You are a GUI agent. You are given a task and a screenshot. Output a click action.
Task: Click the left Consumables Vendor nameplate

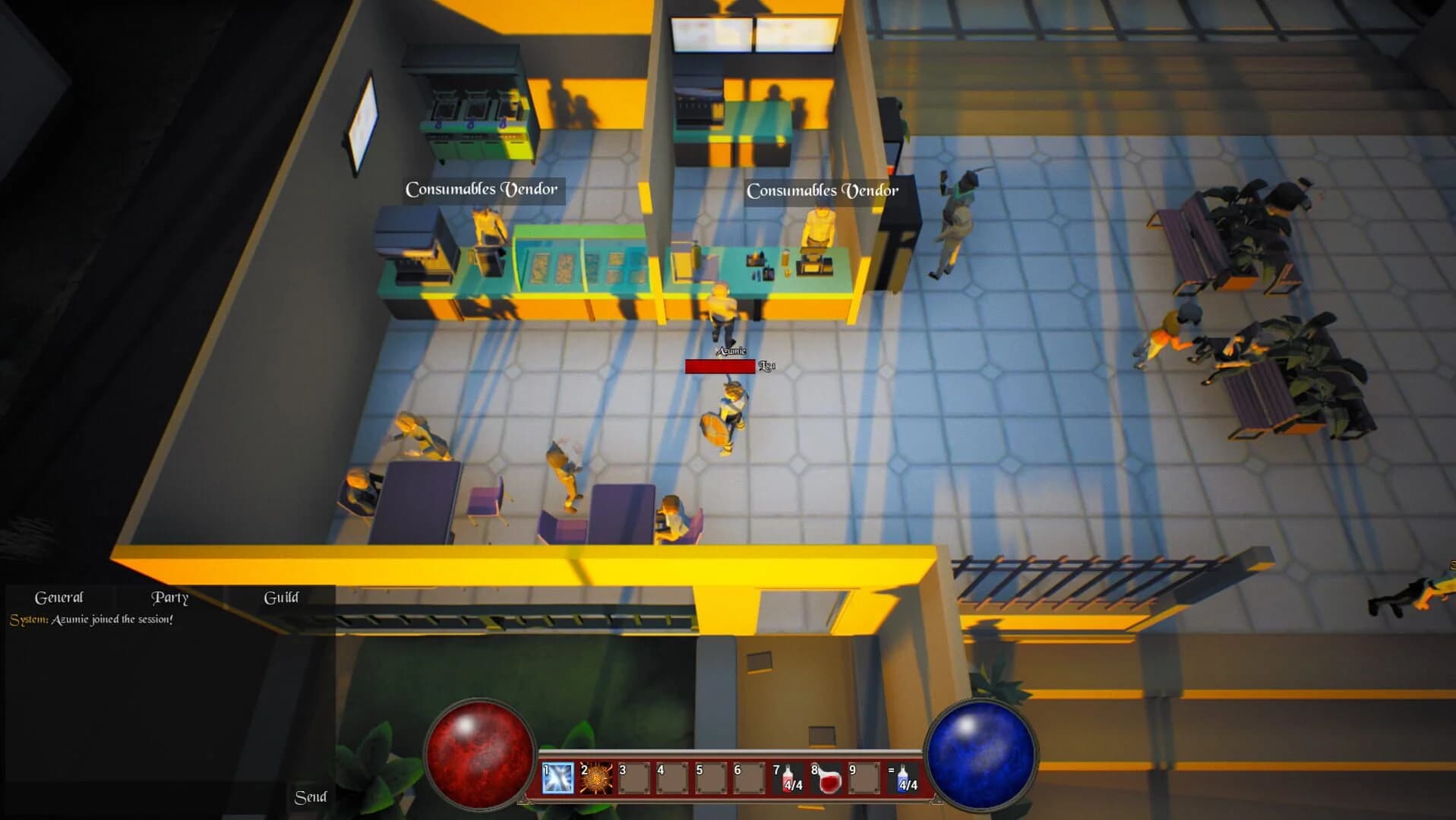pyautogui.click(x=483, y=189)
